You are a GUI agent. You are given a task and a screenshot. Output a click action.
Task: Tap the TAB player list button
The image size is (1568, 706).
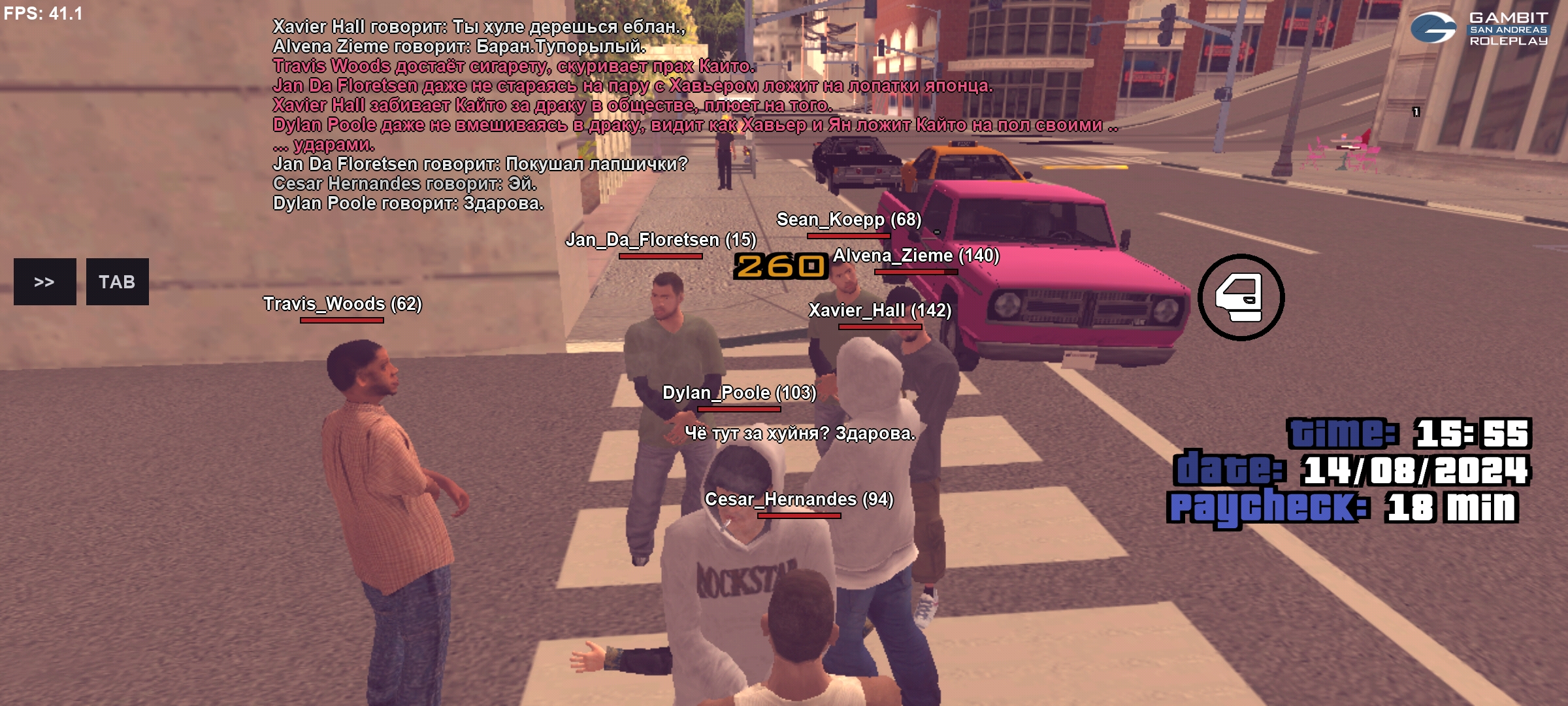[117, 282]
